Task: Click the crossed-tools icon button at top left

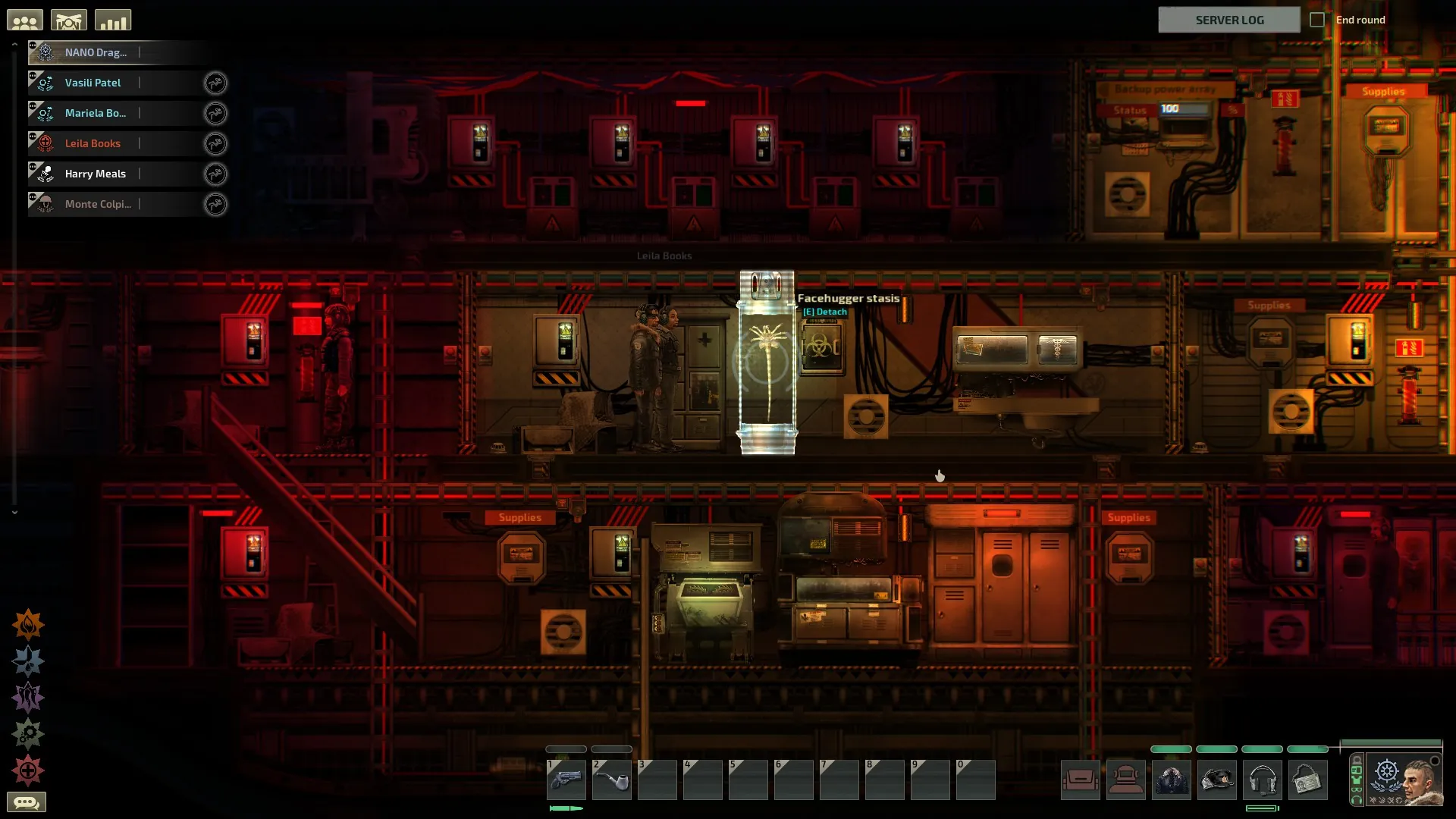Action: 69,20
